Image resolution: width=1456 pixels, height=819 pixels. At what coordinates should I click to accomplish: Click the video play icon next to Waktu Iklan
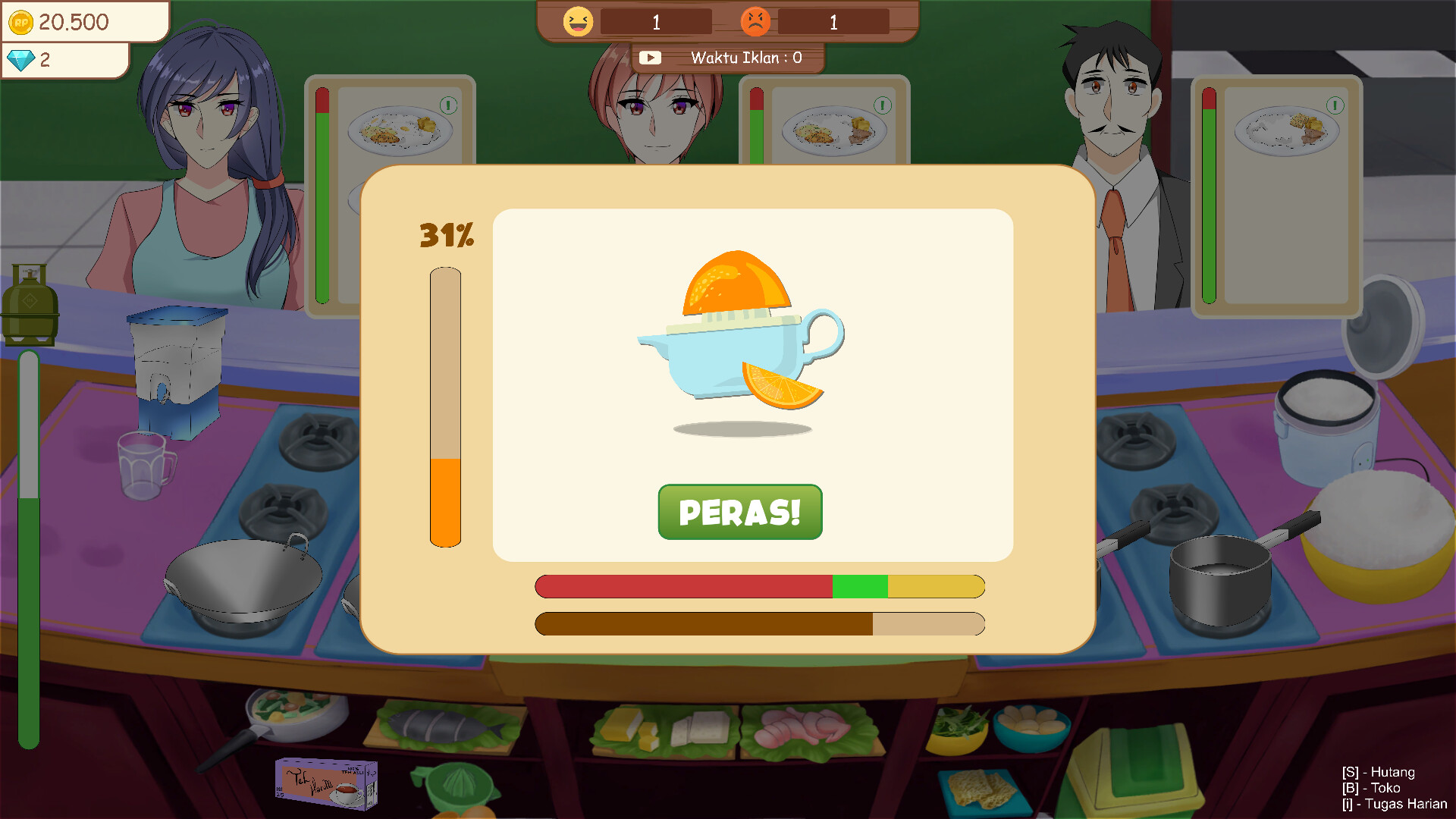tap(651, 57)
